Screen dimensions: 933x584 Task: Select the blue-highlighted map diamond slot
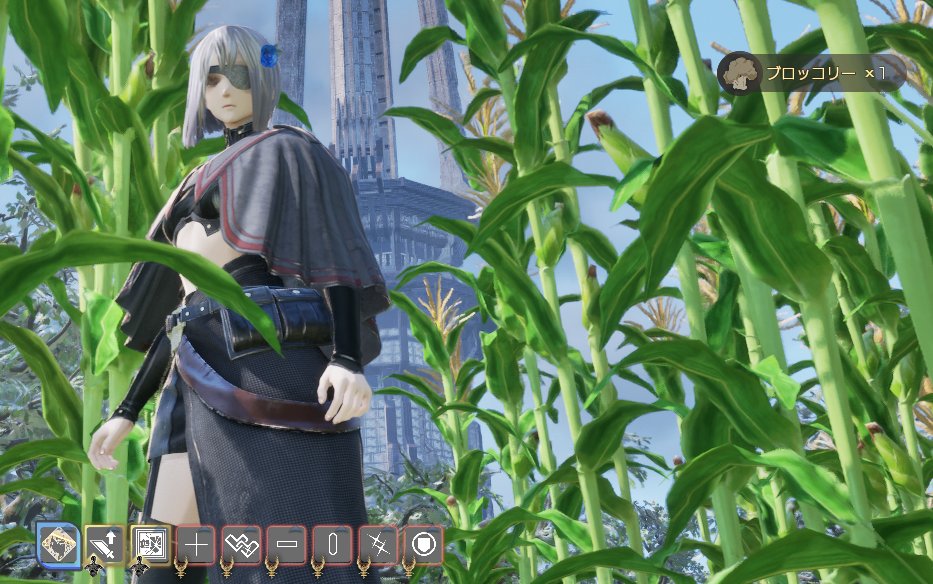click(59, 545)
